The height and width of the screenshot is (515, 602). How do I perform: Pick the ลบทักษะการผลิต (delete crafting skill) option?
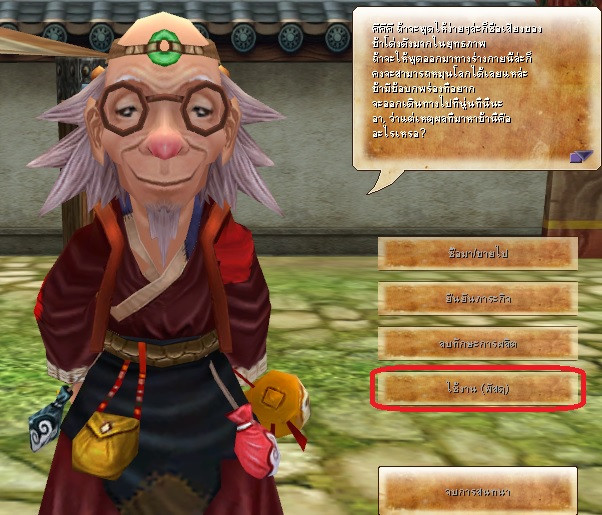tap(479, 343)
